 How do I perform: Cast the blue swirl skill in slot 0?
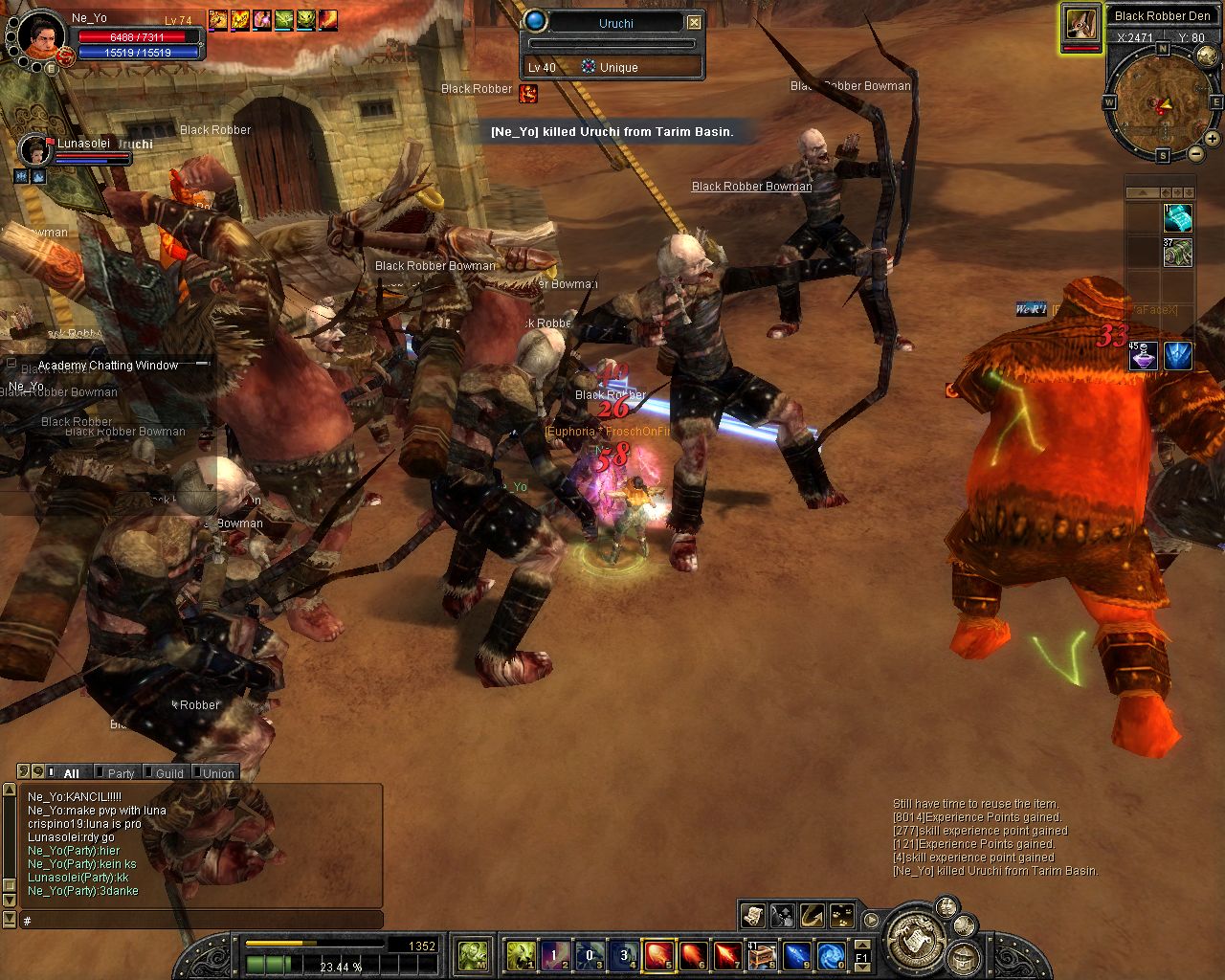click(831, 954)
